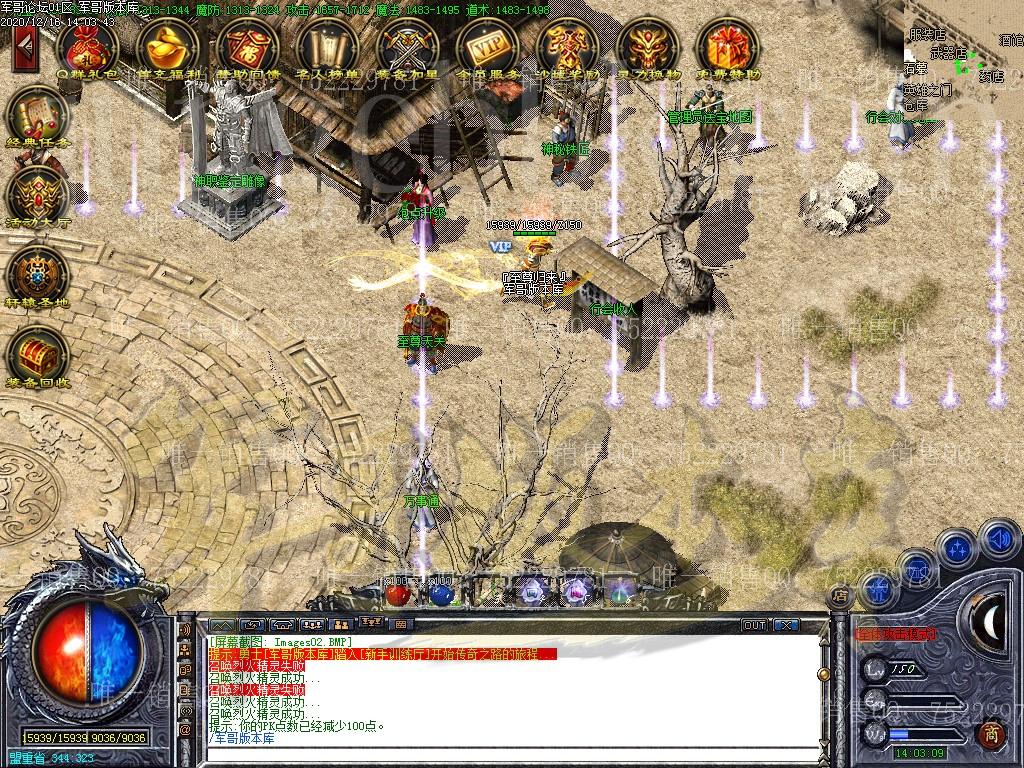Image resolution: width=1024 pixels, height=768 pixels.
Task: Open the shop with the red 商 button
Action: pos(990,735)
